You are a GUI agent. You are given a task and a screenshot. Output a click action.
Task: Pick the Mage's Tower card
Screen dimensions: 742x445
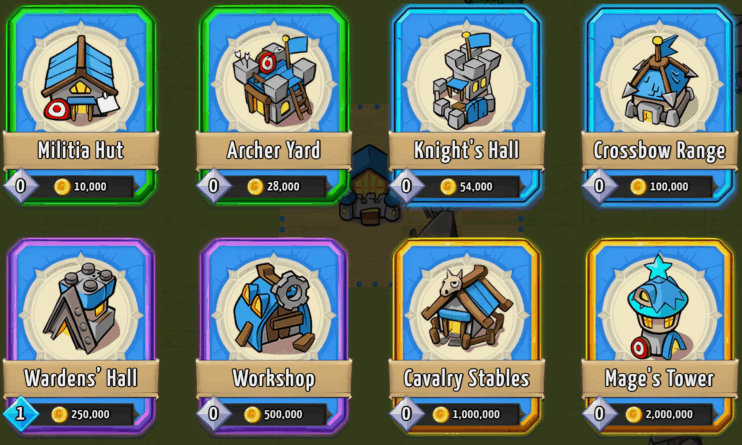[x=659, y=330]
